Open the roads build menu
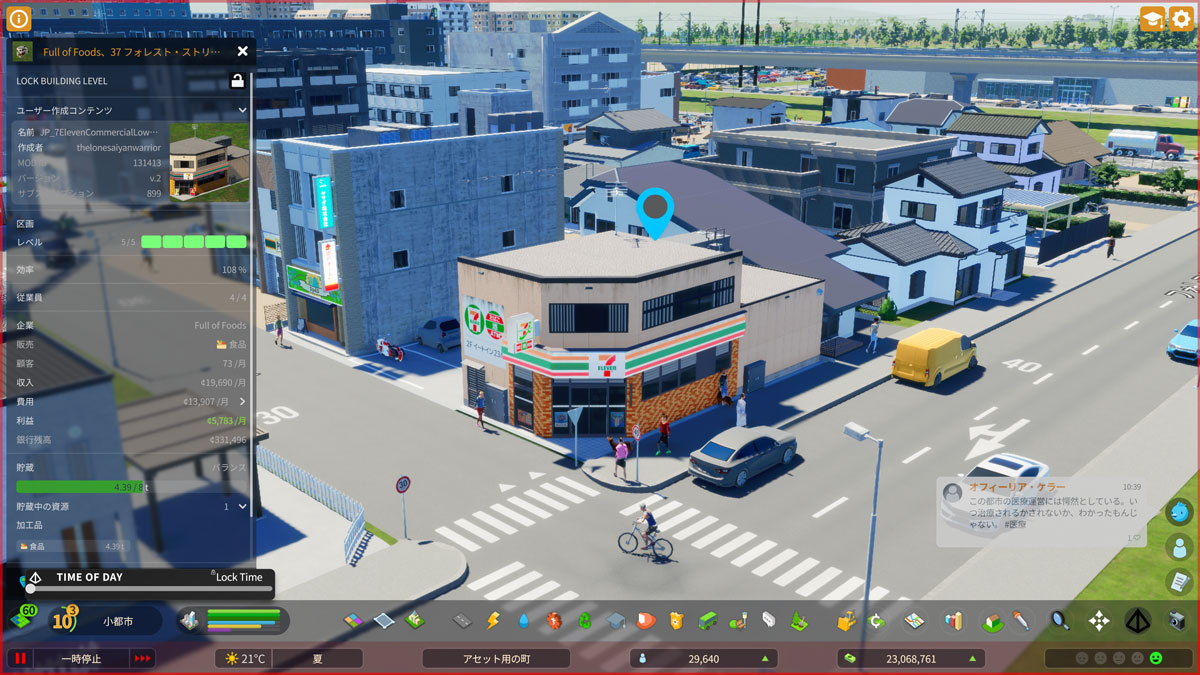The width and height of the screenshot is (1200, 675). [x=462, y=621]
